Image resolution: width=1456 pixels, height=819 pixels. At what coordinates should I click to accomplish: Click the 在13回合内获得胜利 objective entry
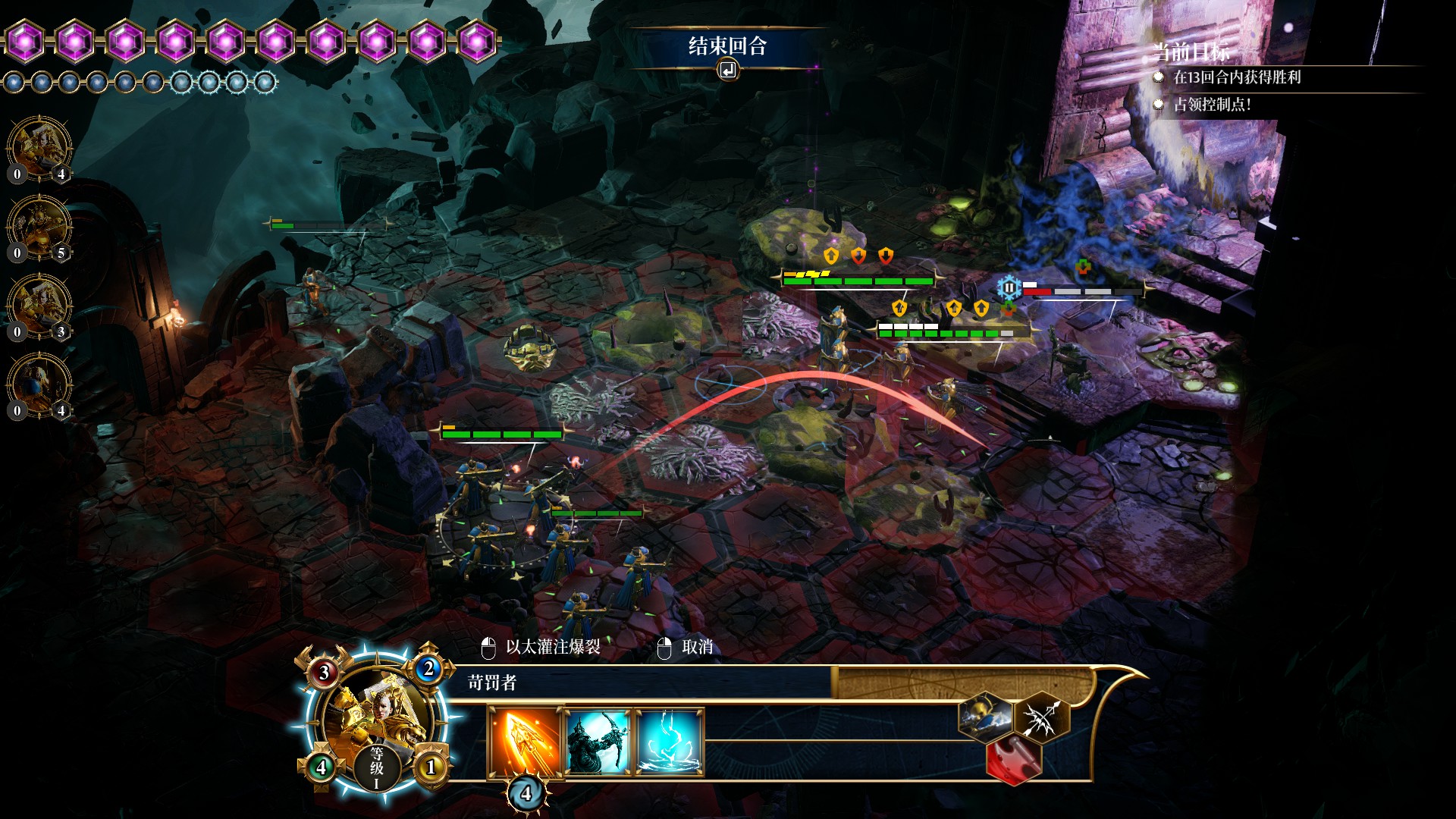1237,77
